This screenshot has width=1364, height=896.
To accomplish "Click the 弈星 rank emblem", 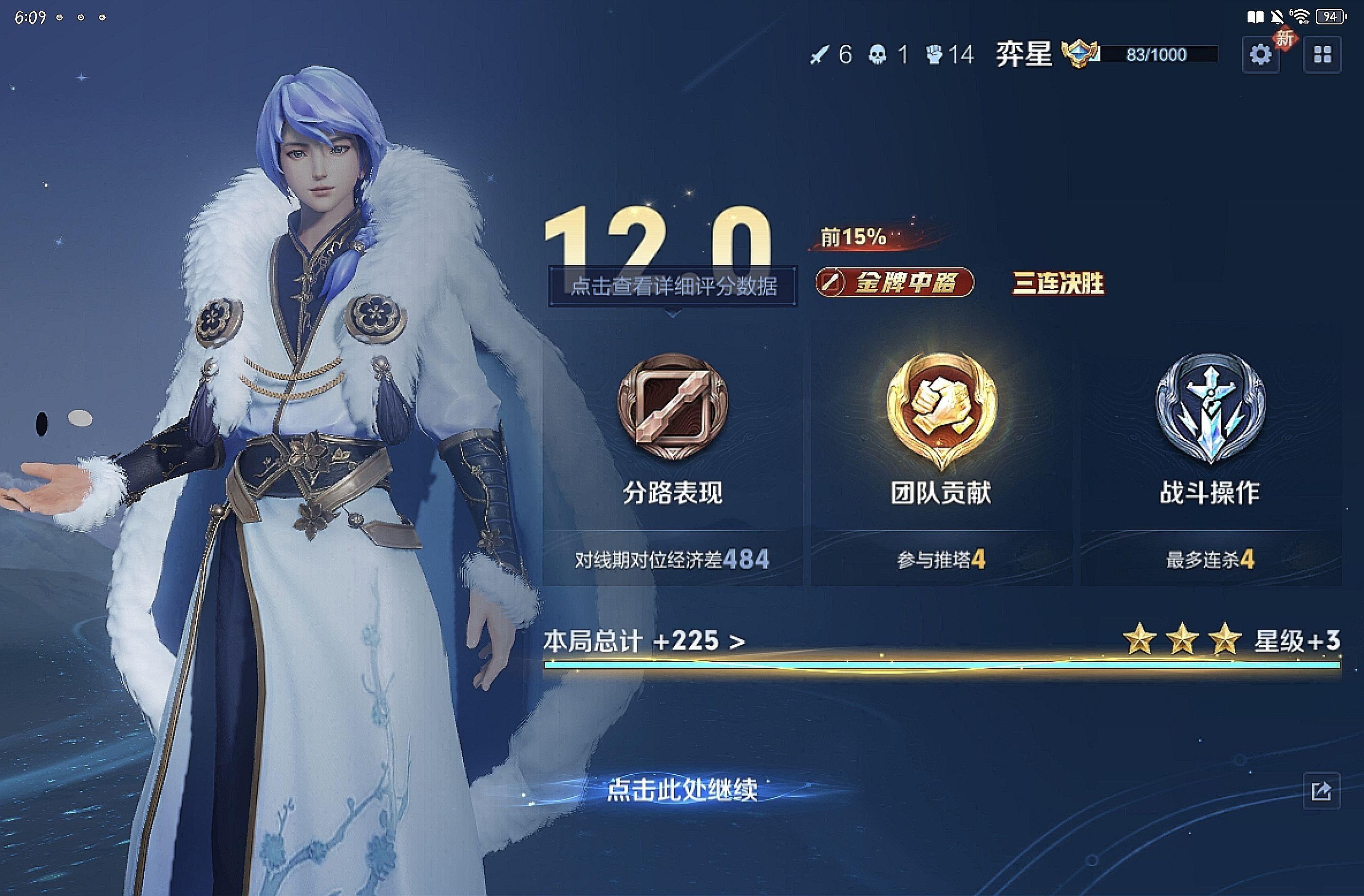I will [1080, 54].
